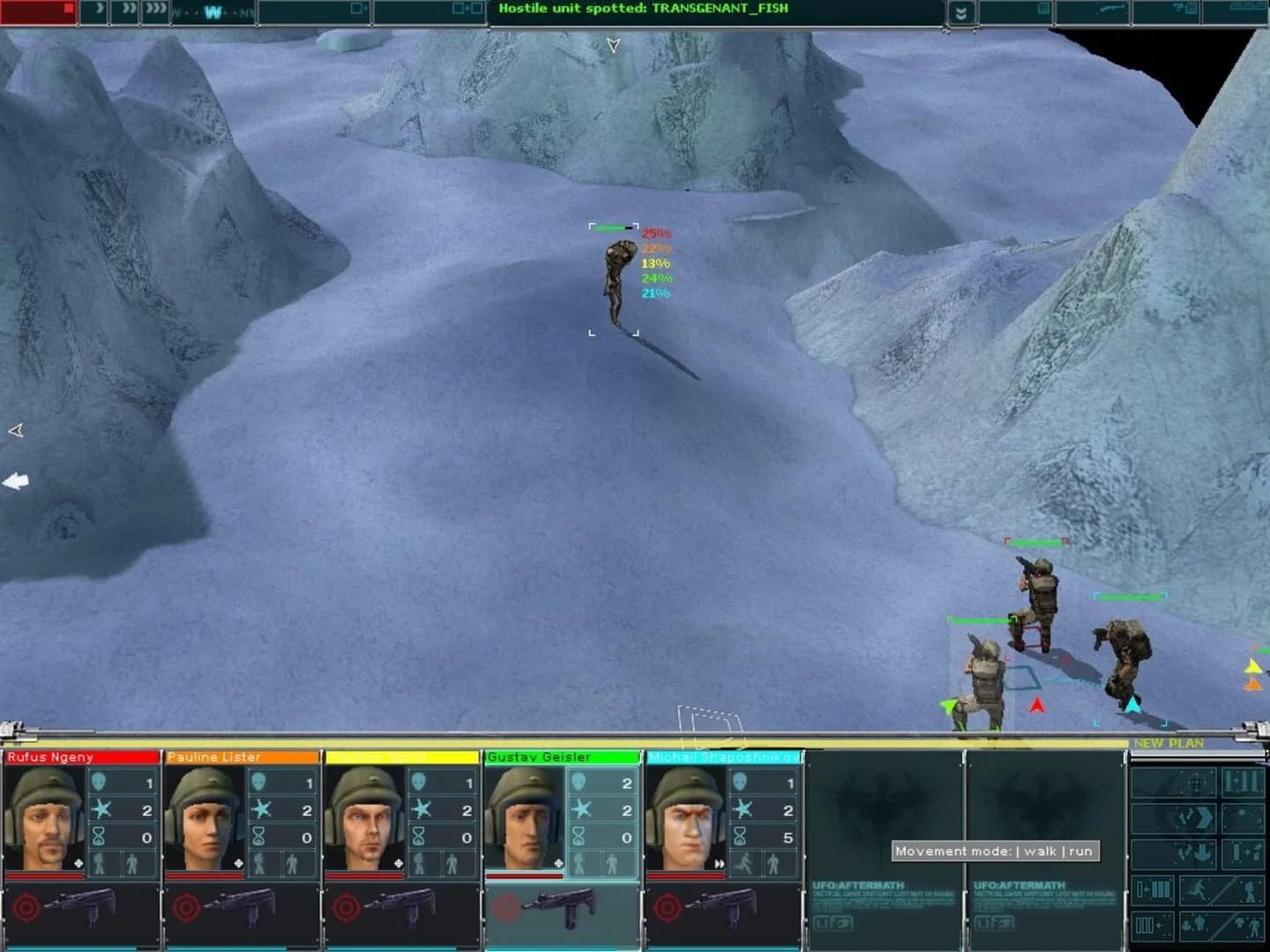Click the single-arrow slow speed chevron
Viewport: 1270px width, 952px height.
click(101, 10)
